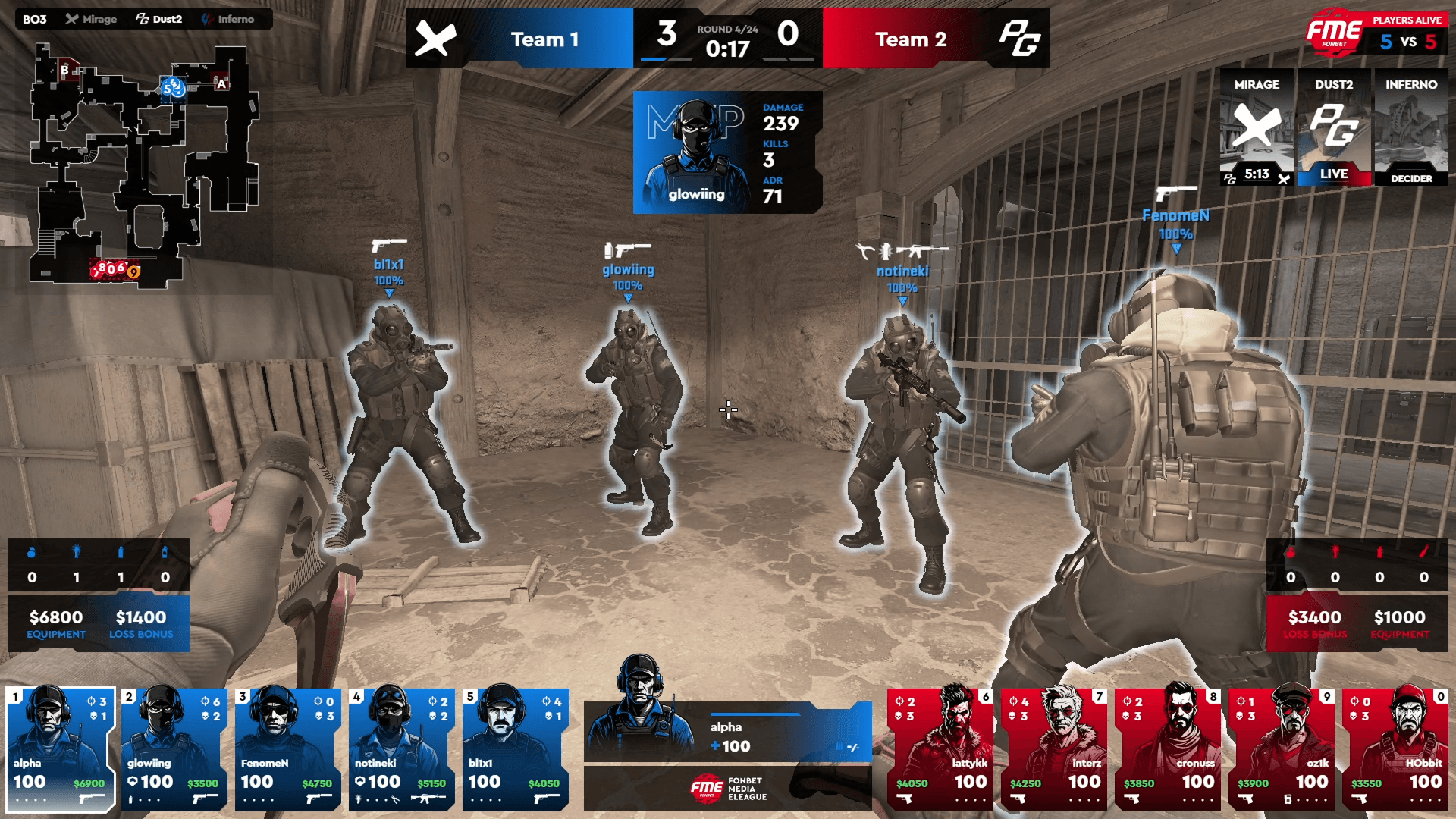Select alpha's player card
This screenshot has width=1456, height=819.
[x=60, y=748]
